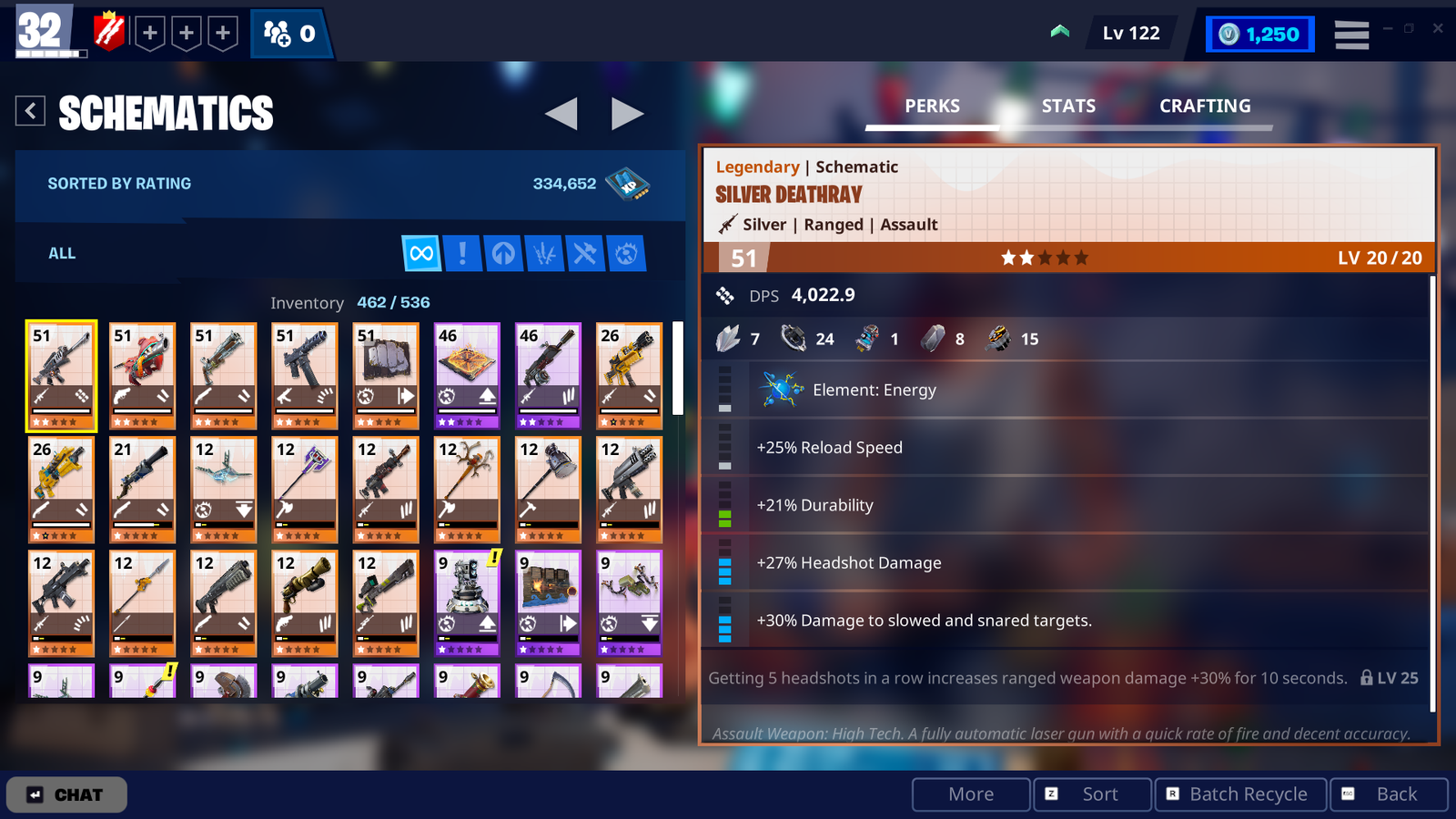The width and height of the screenshot is (1456, 819).
Task: Select the level 46 floor trap schematic
Action: click(x=467, y=375)
